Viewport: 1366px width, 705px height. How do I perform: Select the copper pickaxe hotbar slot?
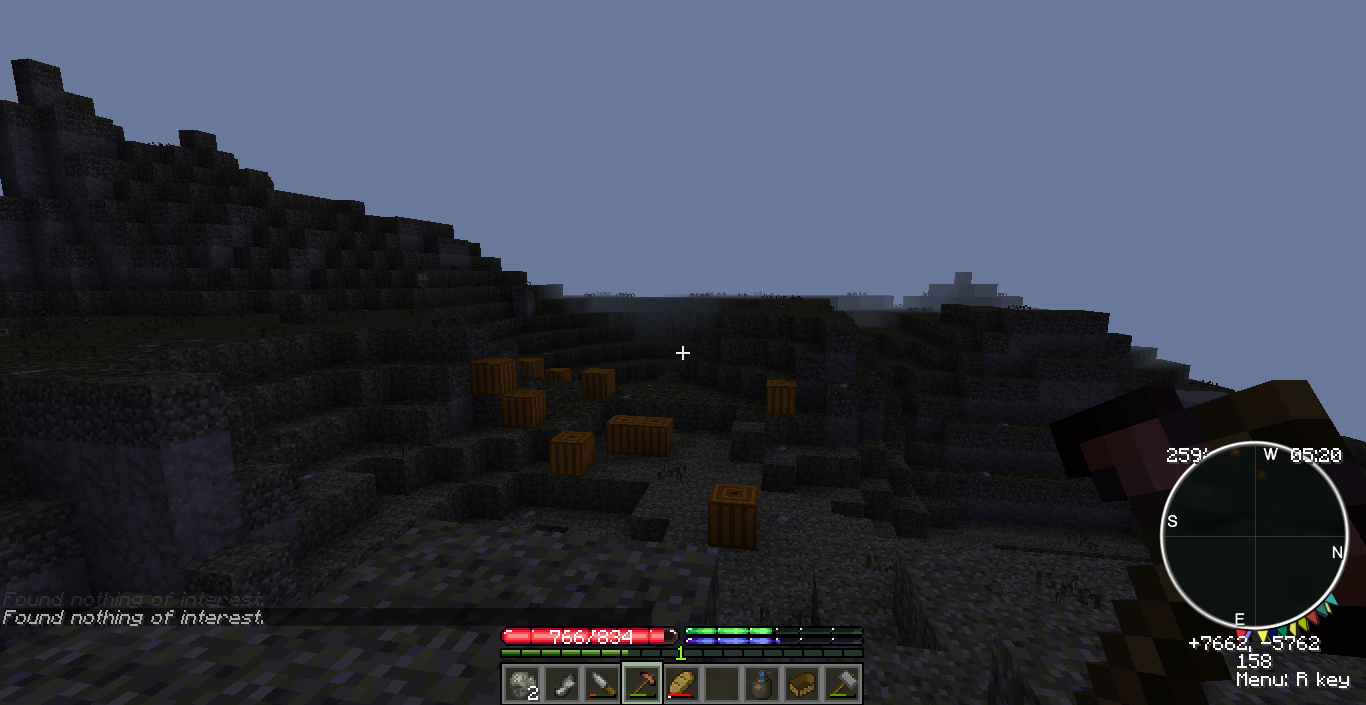click(x=641, y=684)
